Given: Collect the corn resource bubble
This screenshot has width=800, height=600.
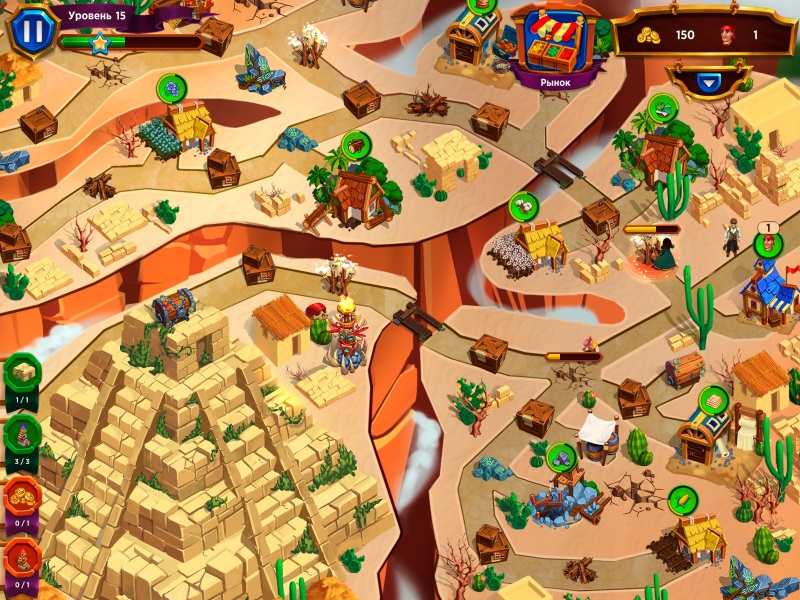Looking at the screenshot, I should click(x=682, y=497).
